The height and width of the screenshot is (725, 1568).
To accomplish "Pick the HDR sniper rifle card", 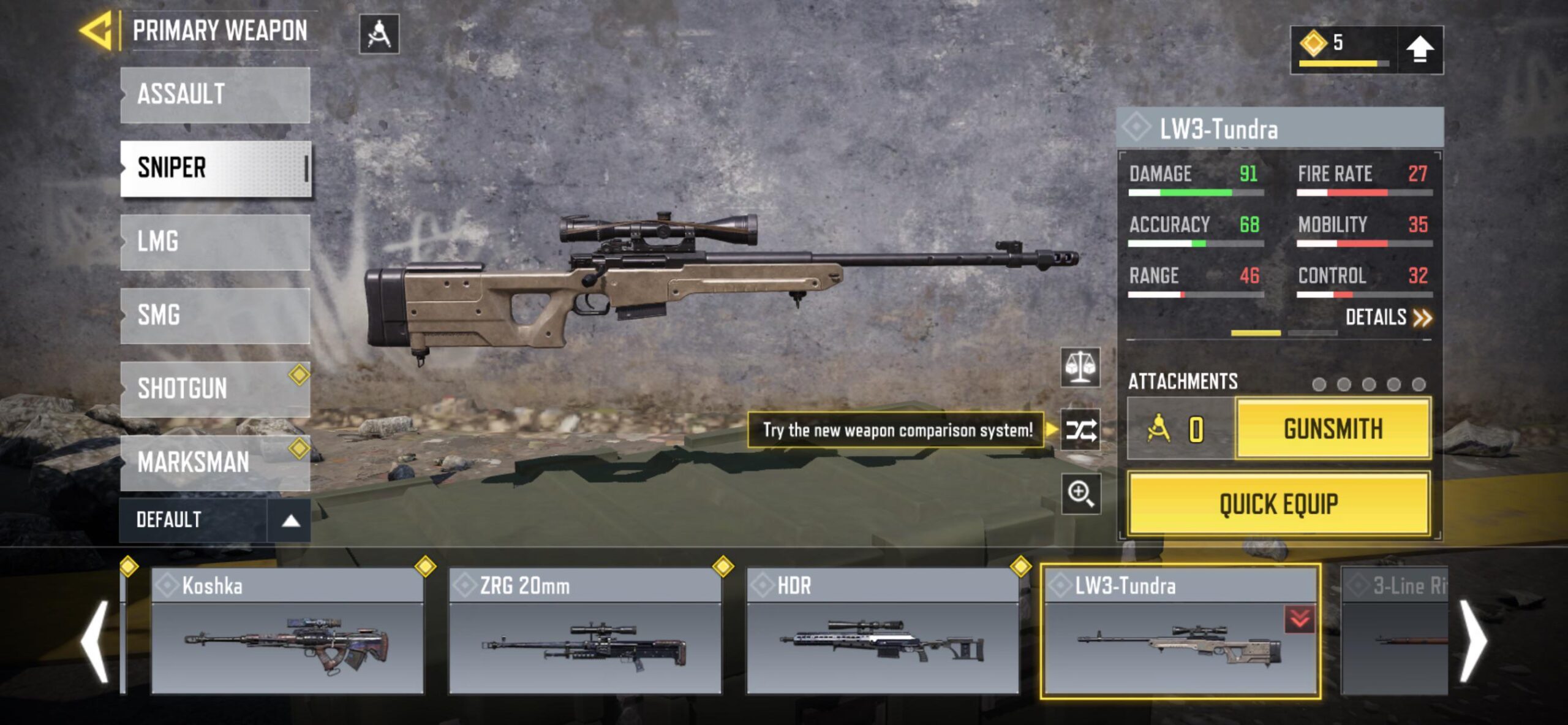I will tap(883, 631).
